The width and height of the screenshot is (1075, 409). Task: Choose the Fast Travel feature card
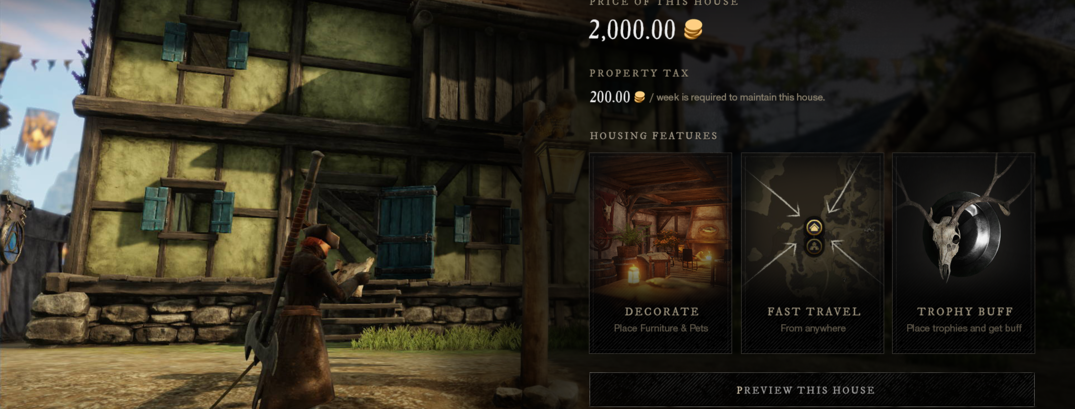tap(812, 253)
